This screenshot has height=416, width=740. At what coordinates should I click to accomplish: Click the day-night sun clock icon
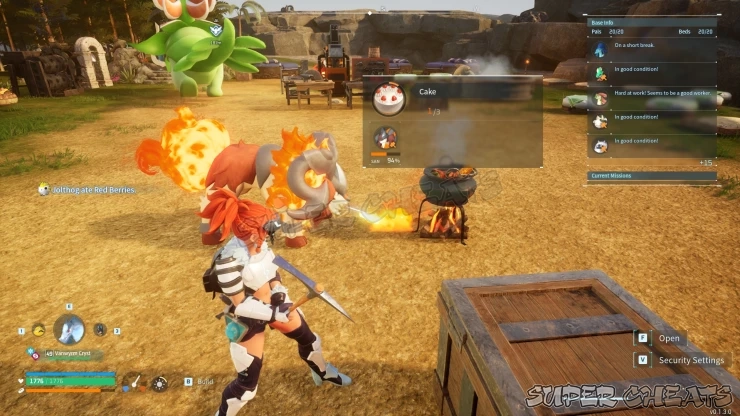point(159,381)
